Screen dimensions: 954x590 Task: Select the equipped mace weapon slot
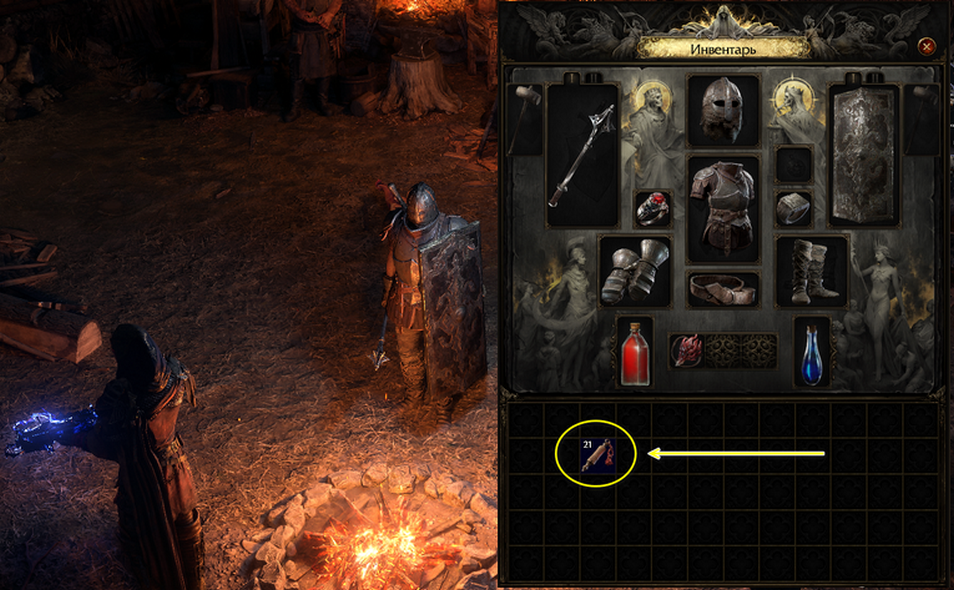(x=582, y=155)
